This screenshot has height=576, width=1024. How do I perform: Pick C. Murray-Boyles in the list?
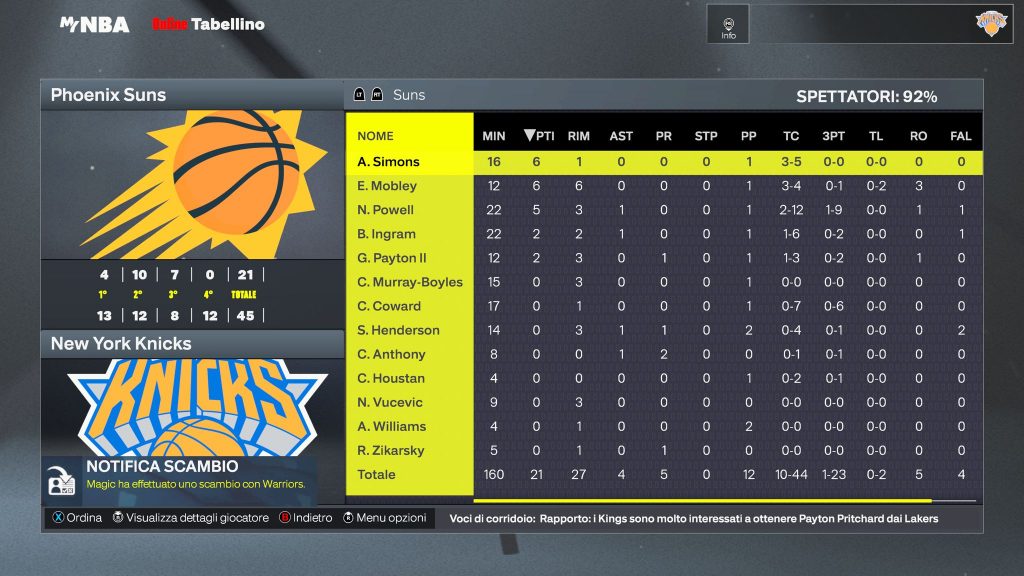(410, 282)
